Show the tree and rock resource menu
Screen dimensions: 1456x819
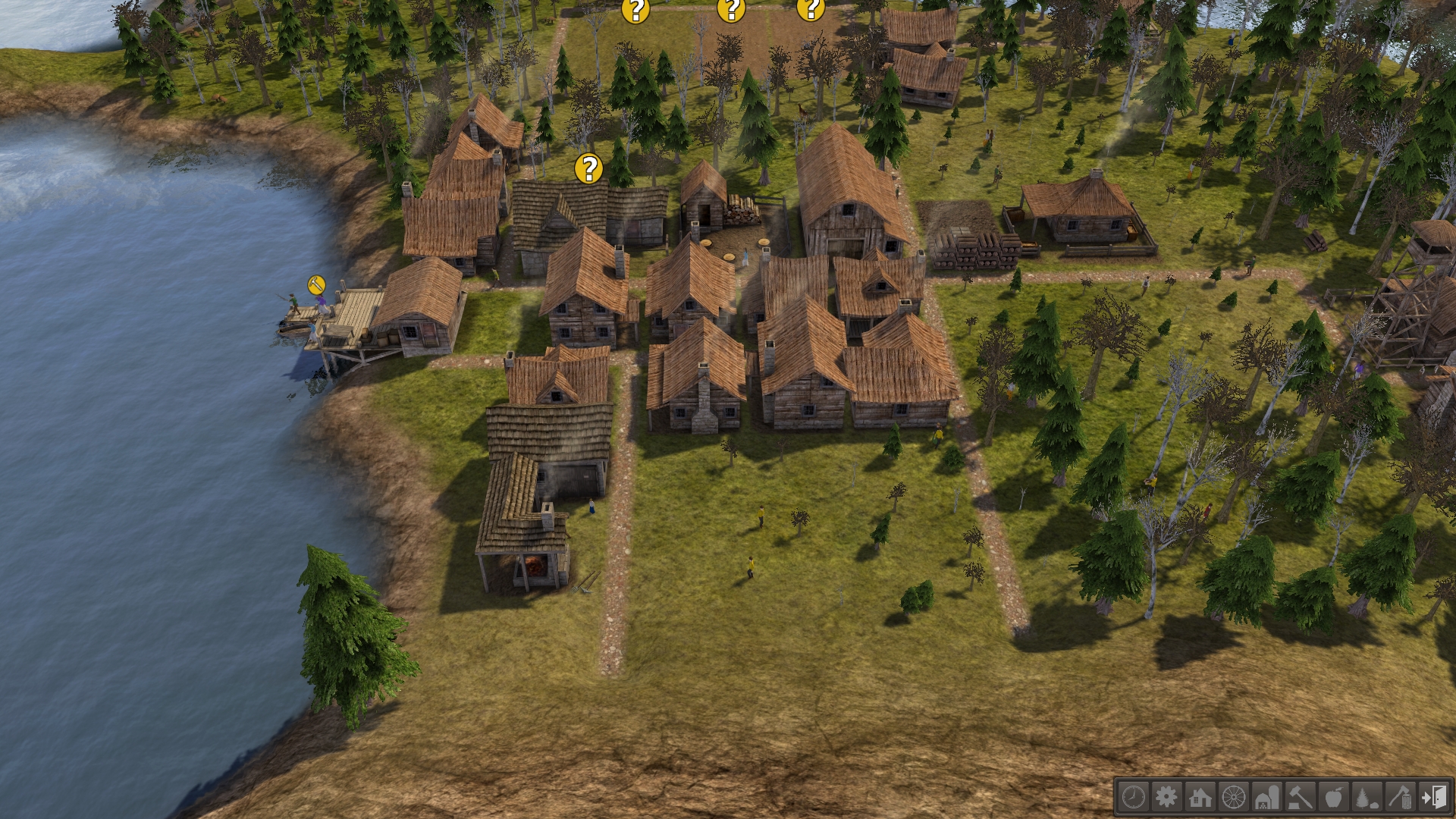point(1367,797)
